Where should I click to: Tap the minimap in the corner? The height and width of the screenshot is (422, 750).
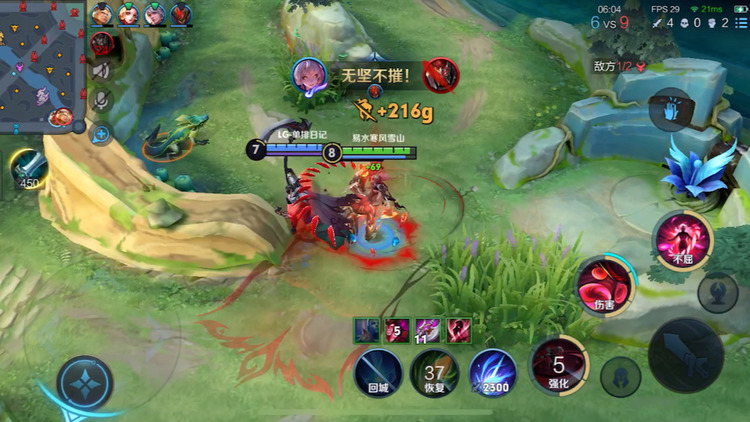coord(40,62)
